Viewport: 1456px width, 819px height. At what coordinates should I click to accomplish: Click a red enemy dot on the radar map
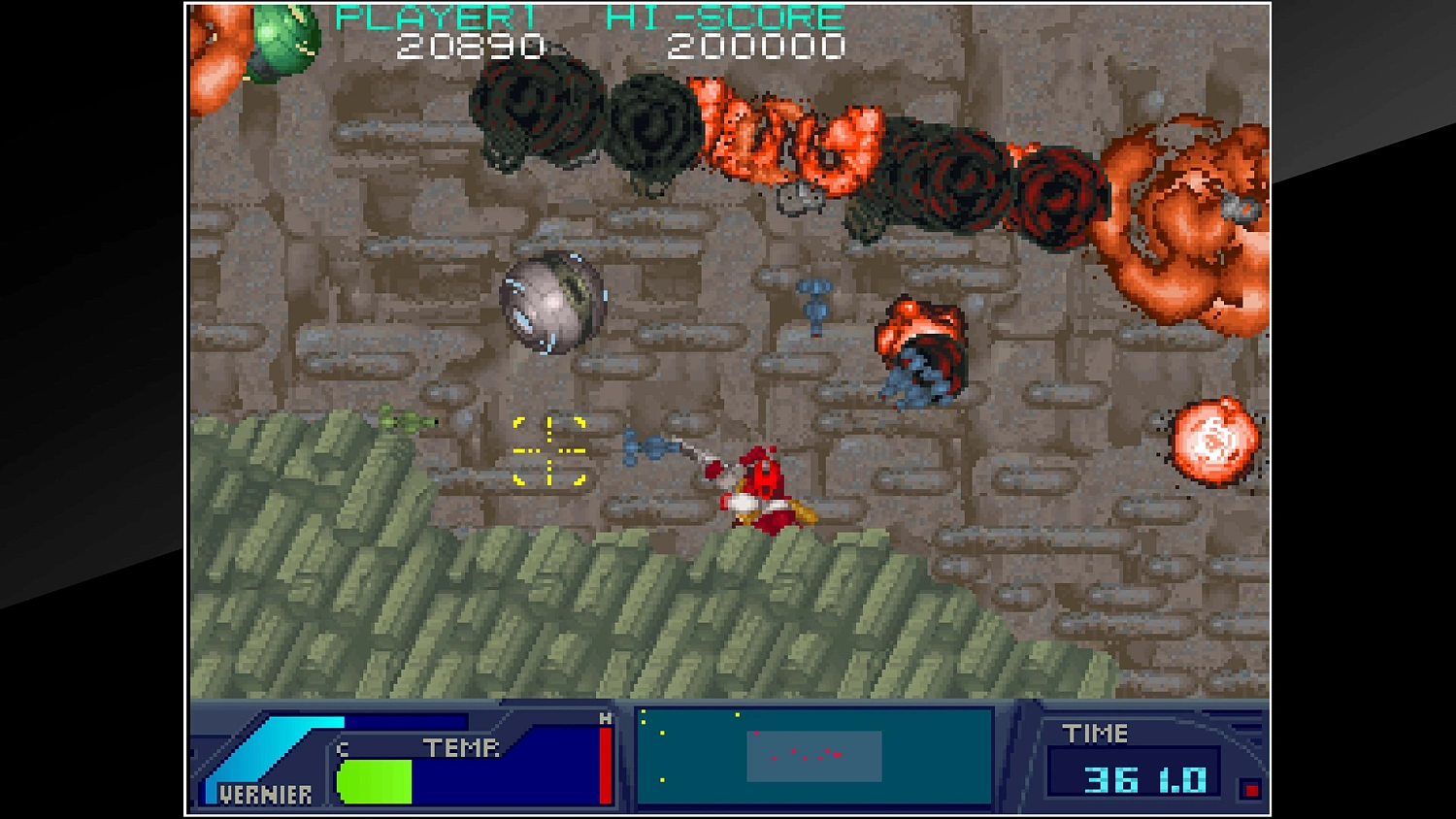793,751
